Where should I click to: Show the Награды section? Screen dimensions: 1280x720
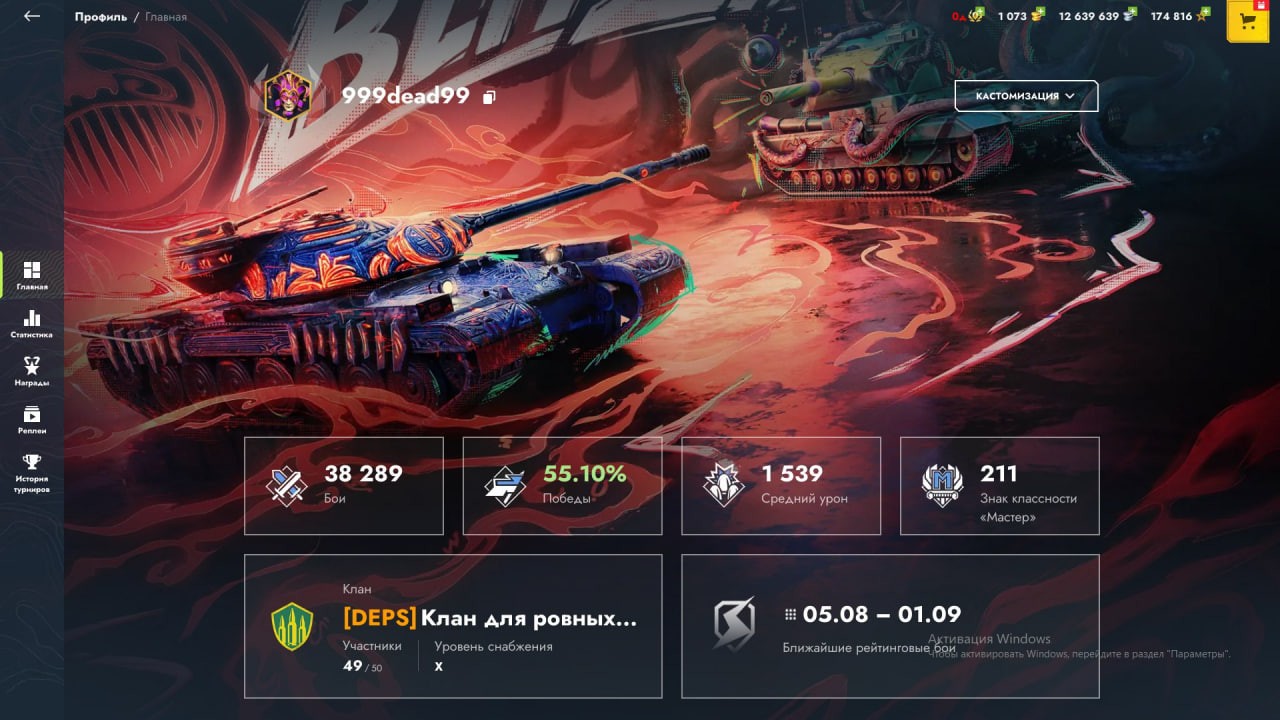(x=32, y=371)
